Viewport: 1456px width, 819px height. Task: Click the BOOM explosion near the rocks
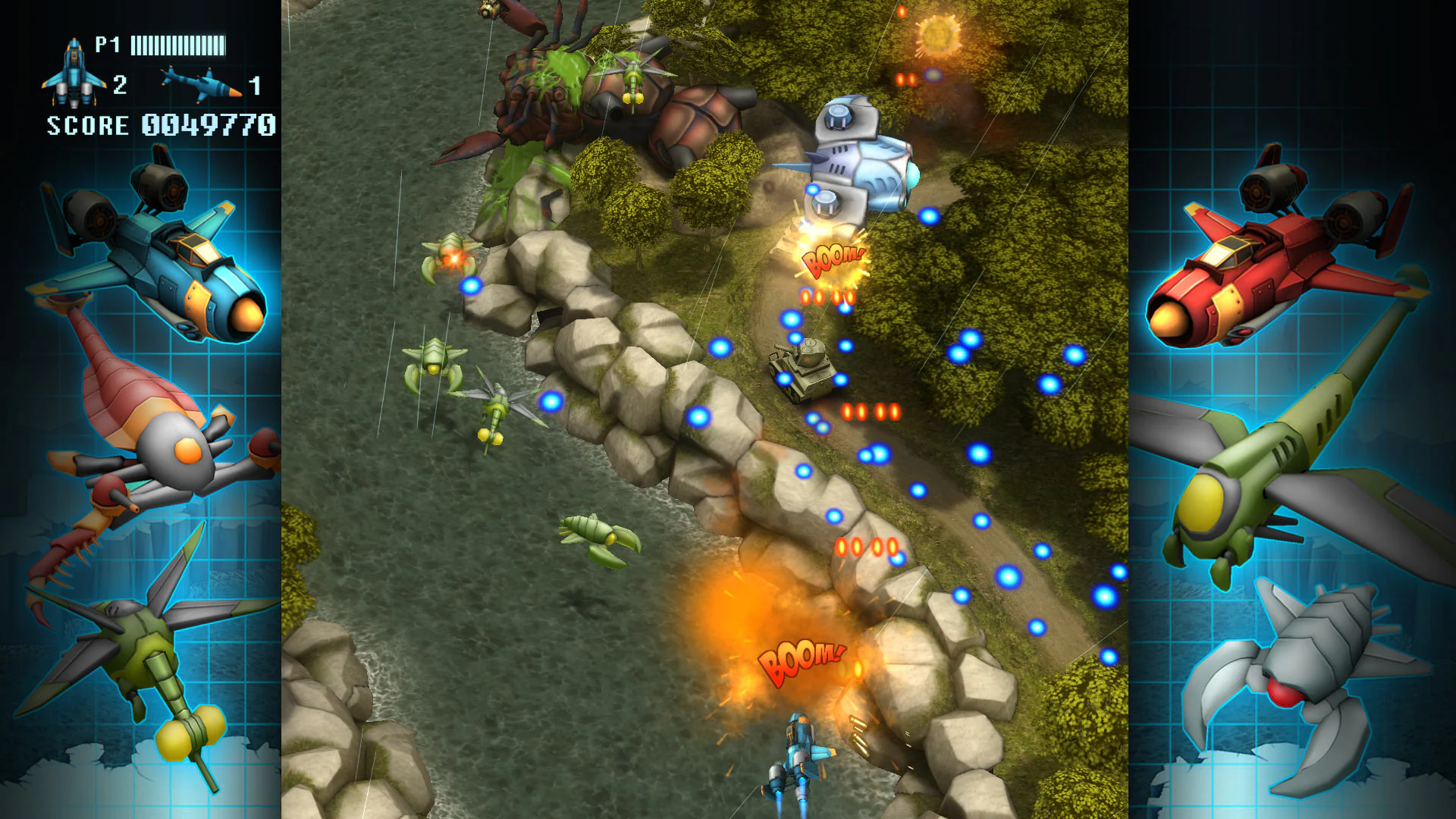coord(800,660)
